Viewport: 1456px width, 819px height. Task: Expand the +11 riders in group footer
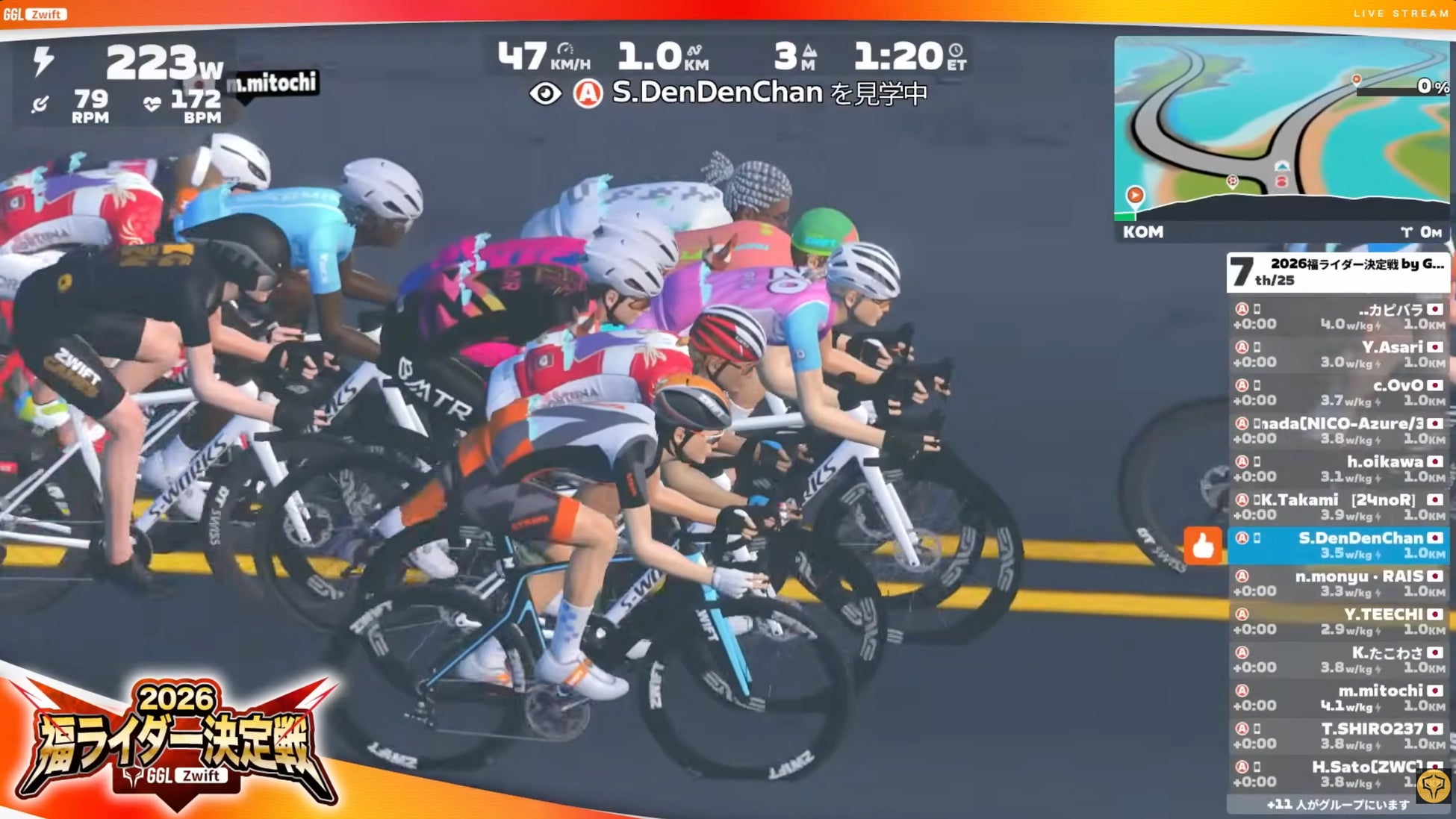point(1338,804)
